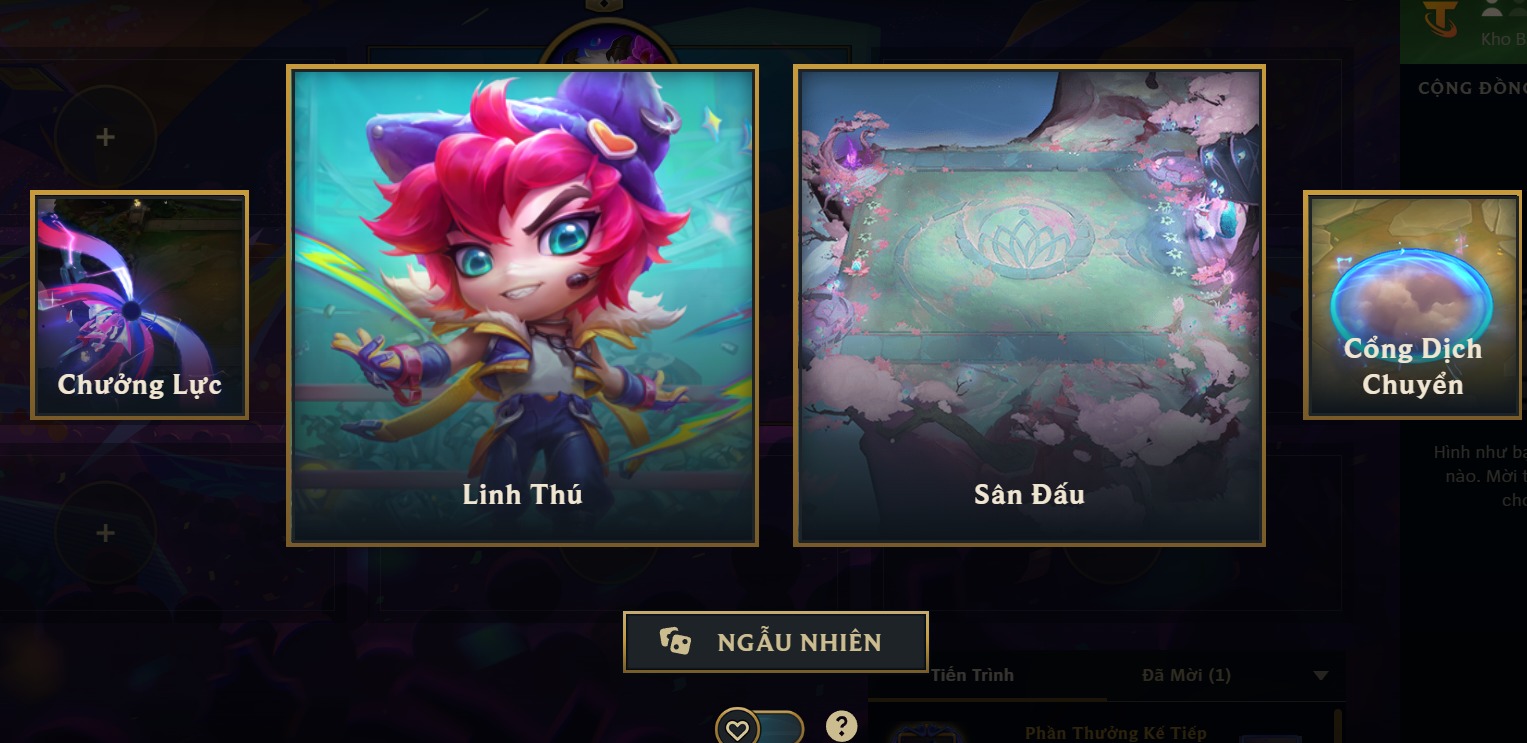
Task: Expand the arrow beside Đã Mời
Action: click(x=1321, y=676)
